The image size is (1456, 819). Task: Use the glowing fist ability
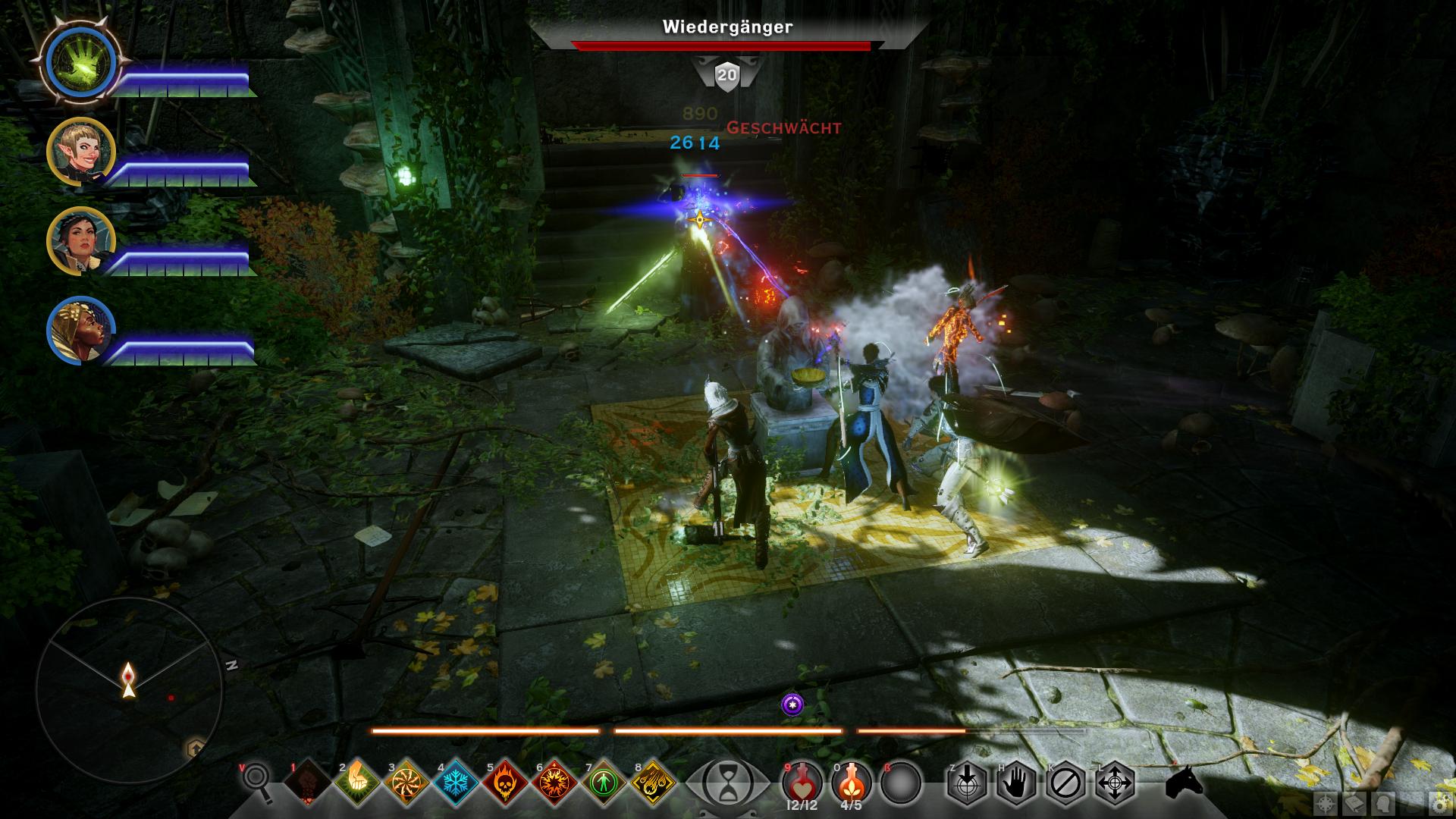[x=357, y=782]
